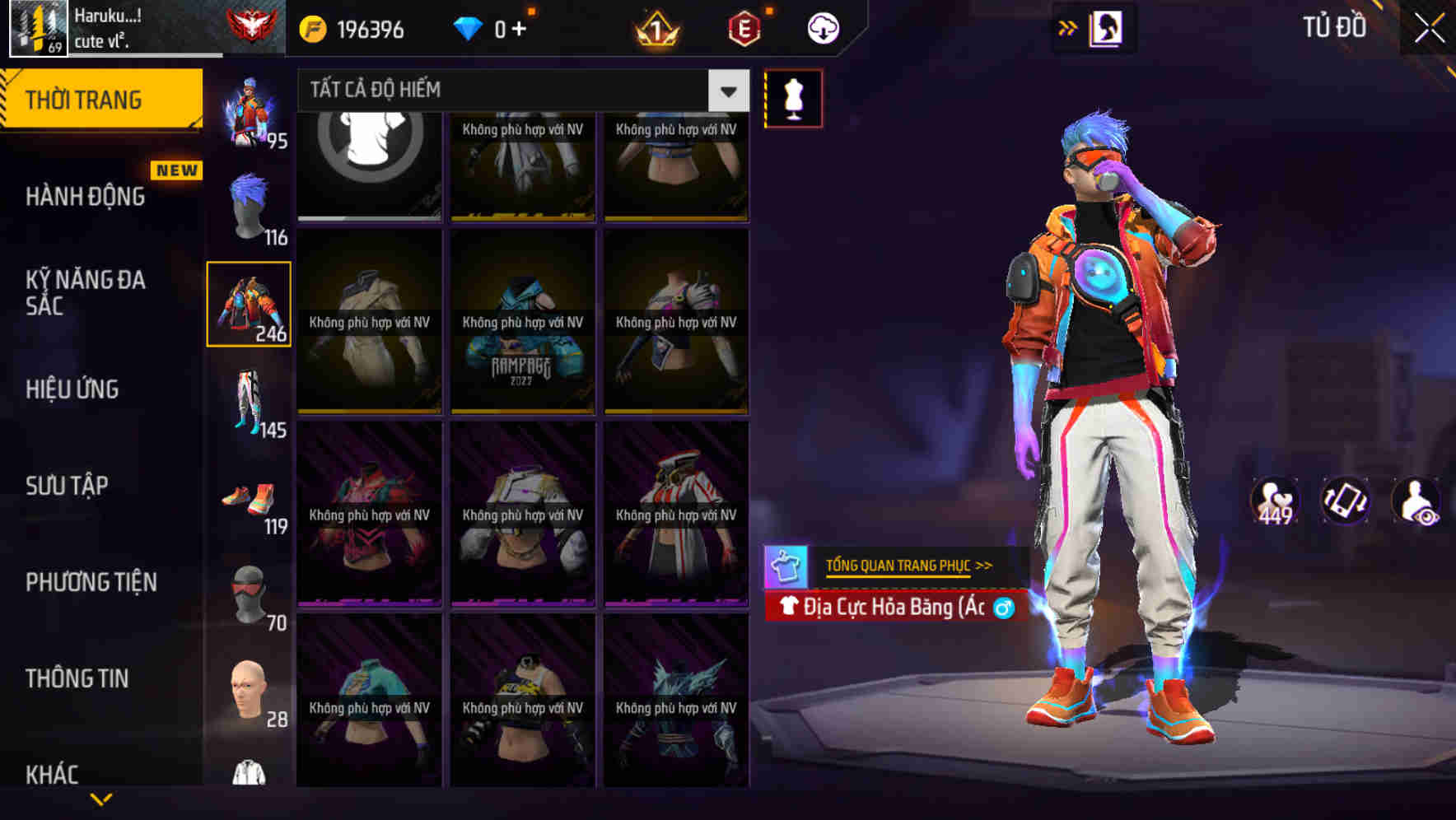1456x820 pixels.
Task: Click the red Evo badge icon
Action: [x=745, y=26]
